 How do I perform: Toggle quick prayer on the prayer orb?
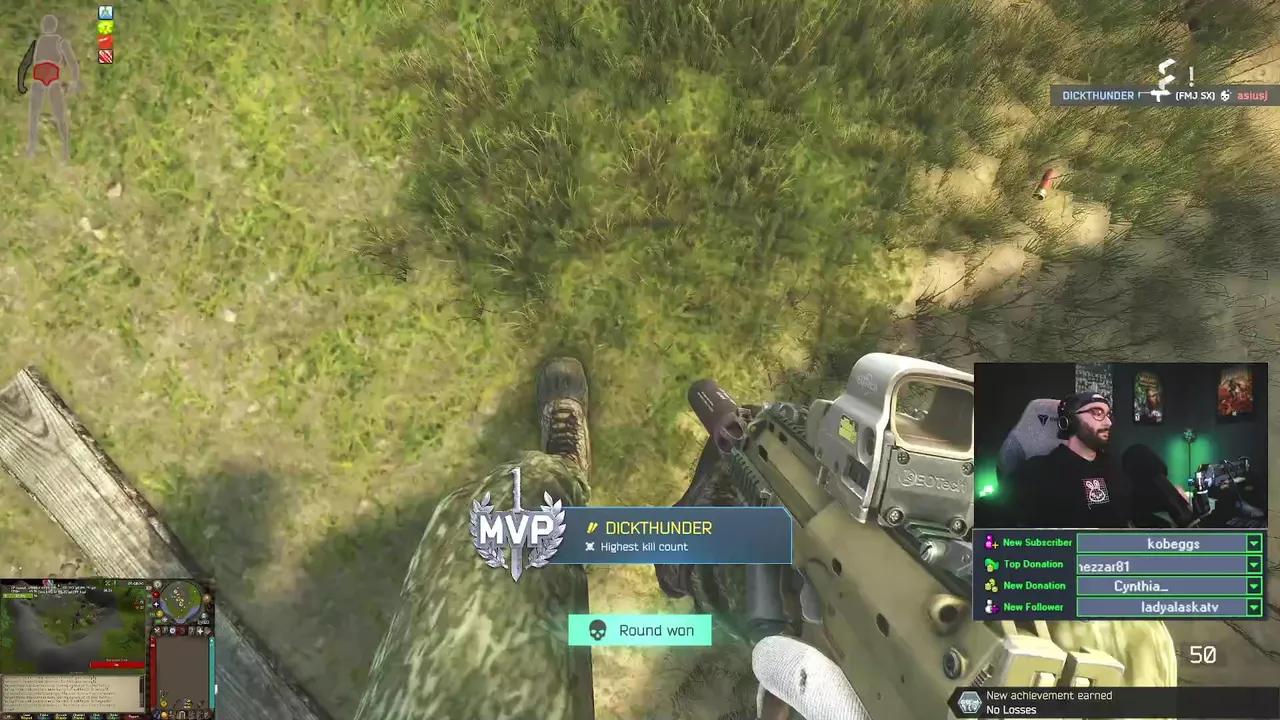[156, 604]
